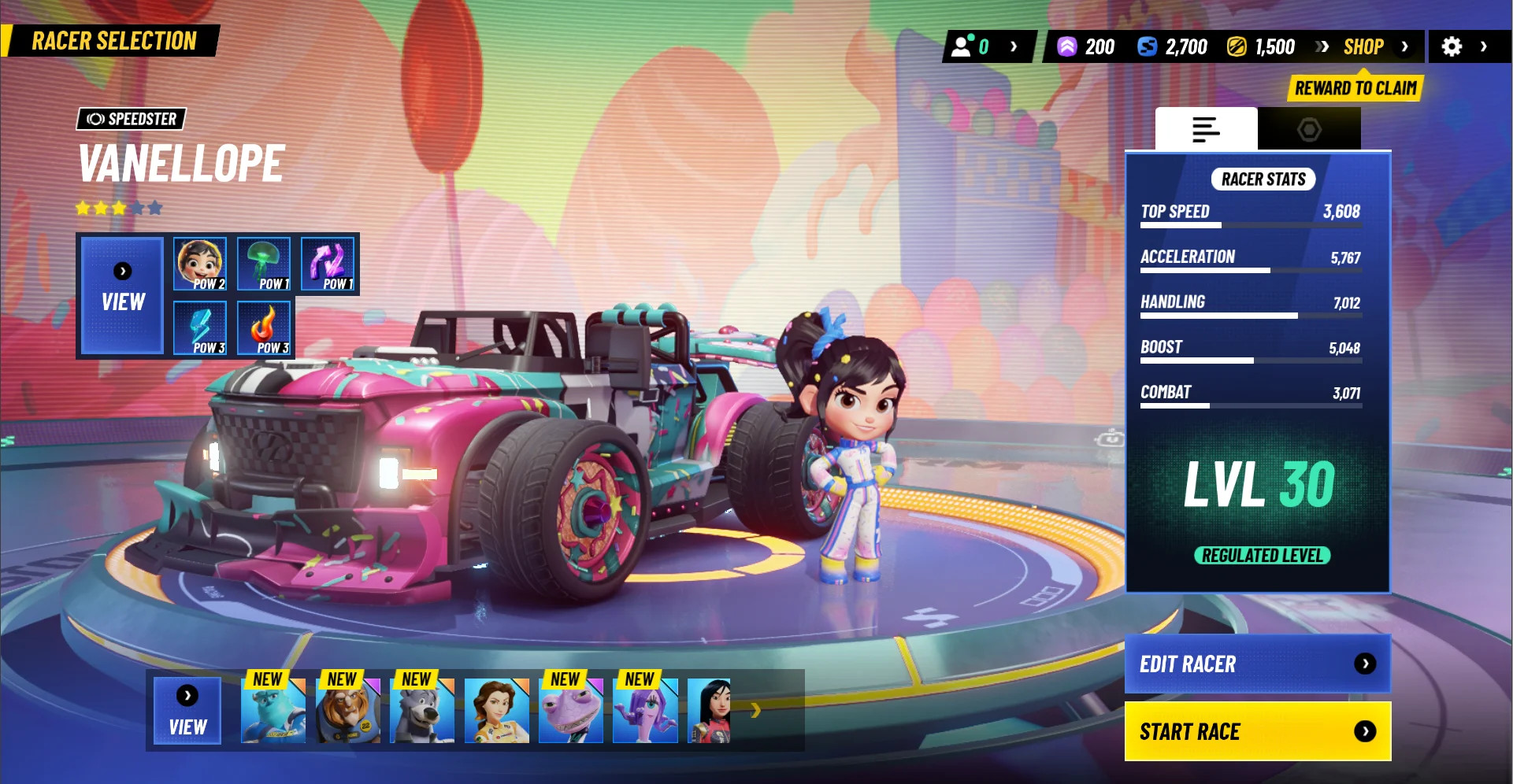Image resolution: width=1513 pixels, height=784 pixels.
Task: Switch to the hexagon tab
Action: click(1309, 129)
